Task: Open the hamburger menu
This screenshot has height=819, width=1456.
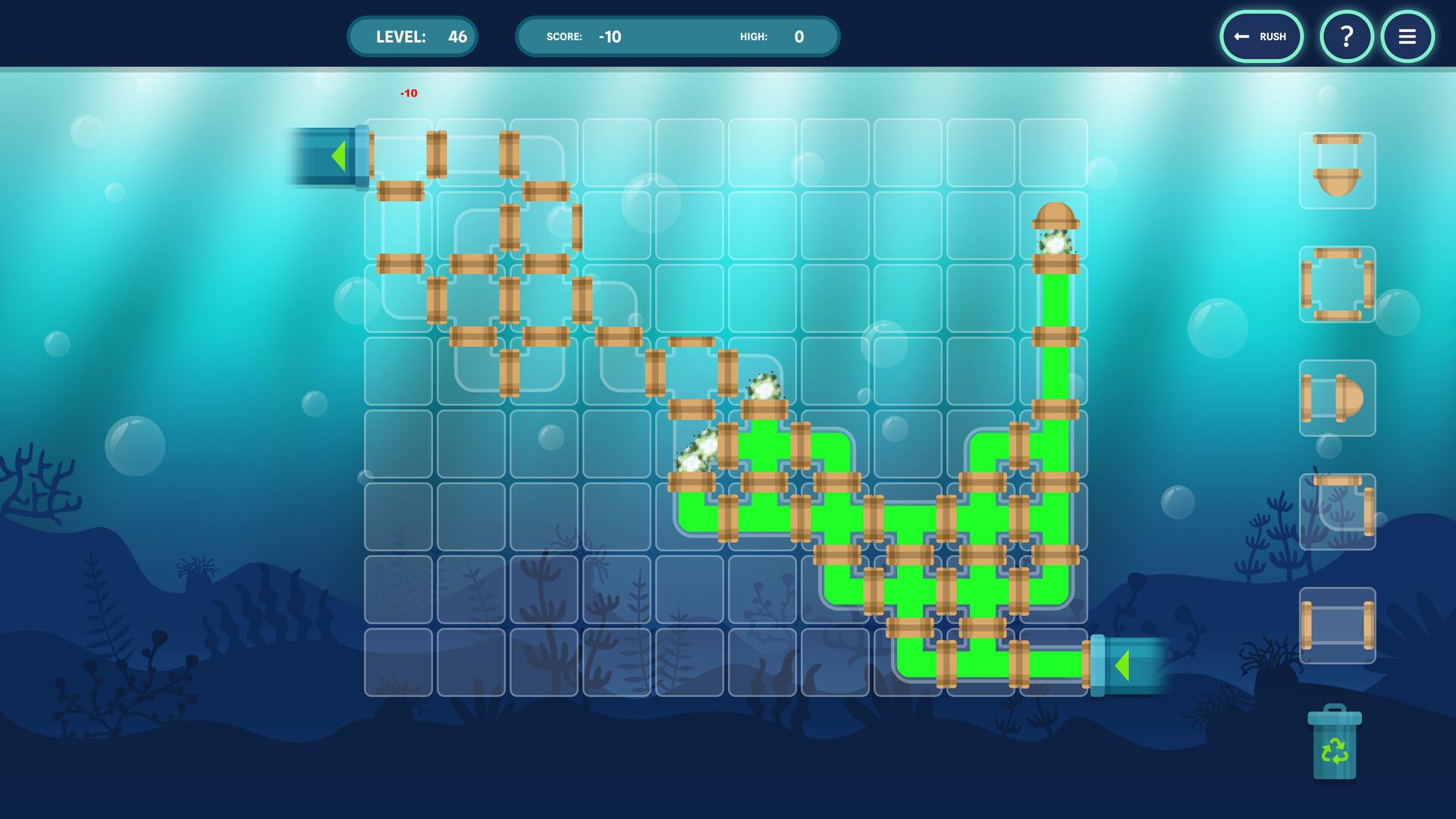Action: point(1407,36)
